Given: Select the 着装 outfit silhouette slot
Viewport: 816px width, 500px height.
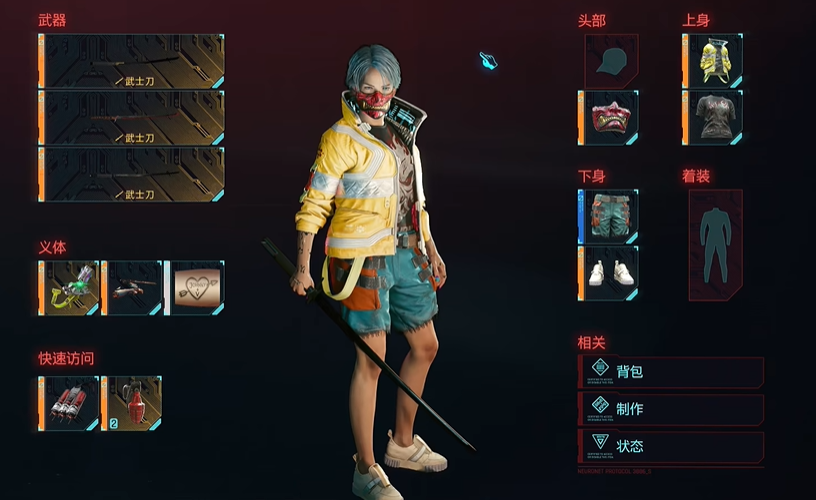Looking at the screenshot, I should [715, 245].
